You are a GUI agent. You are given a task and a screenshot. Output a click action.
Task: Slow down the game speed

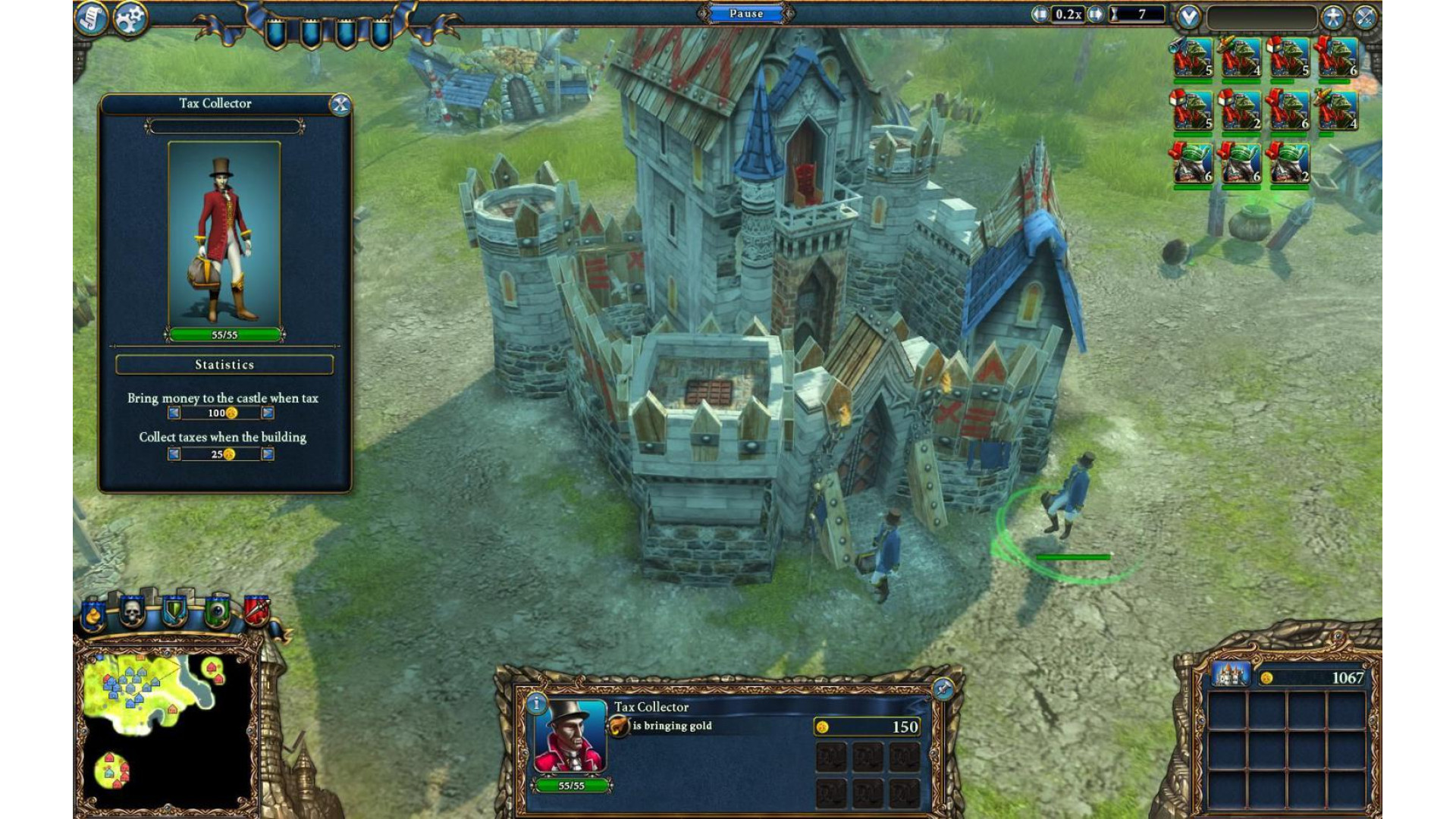(1039, 14)
